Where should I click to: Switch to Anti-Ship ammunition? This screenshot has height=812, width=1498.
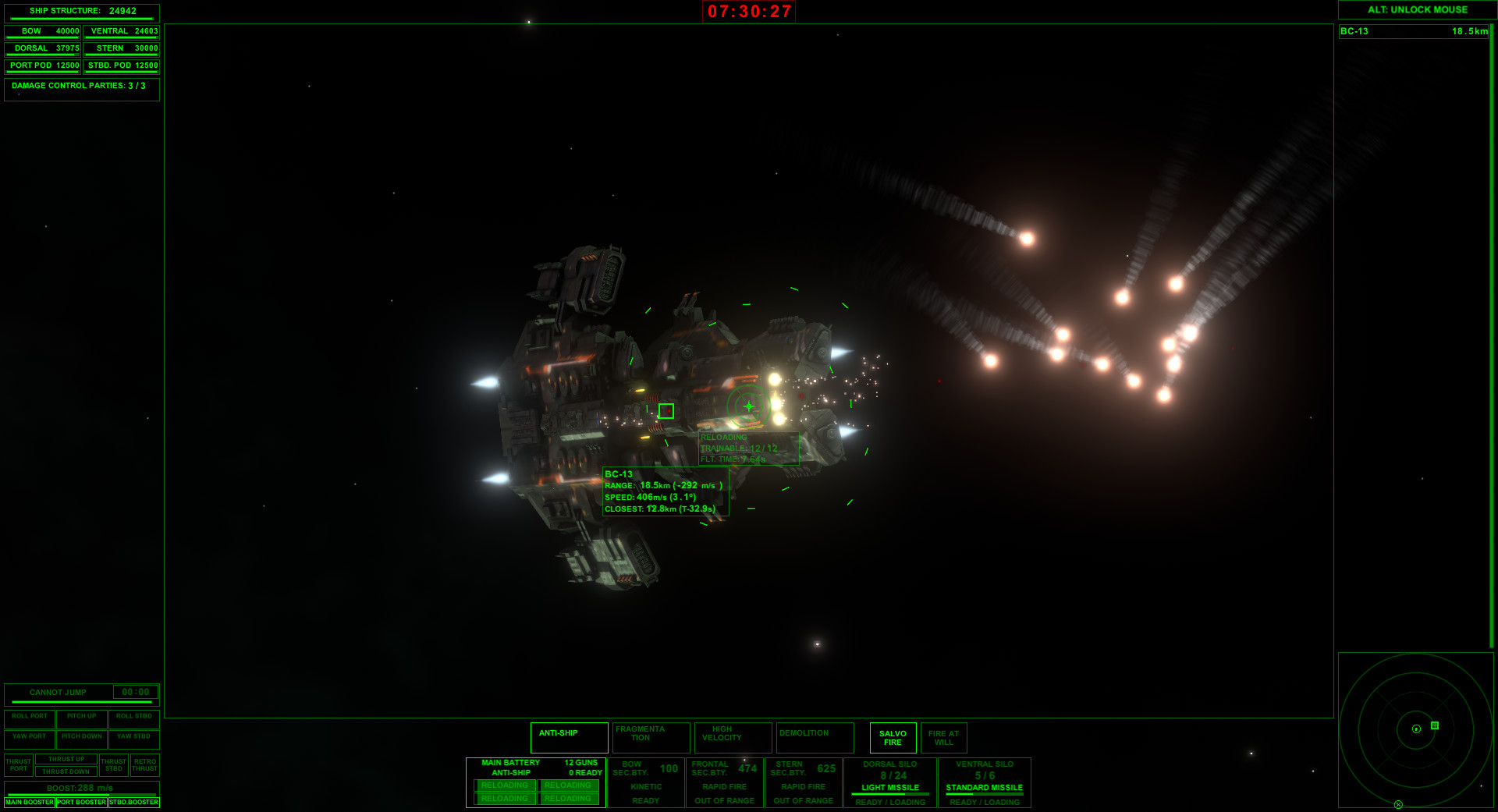coord(568,737)
